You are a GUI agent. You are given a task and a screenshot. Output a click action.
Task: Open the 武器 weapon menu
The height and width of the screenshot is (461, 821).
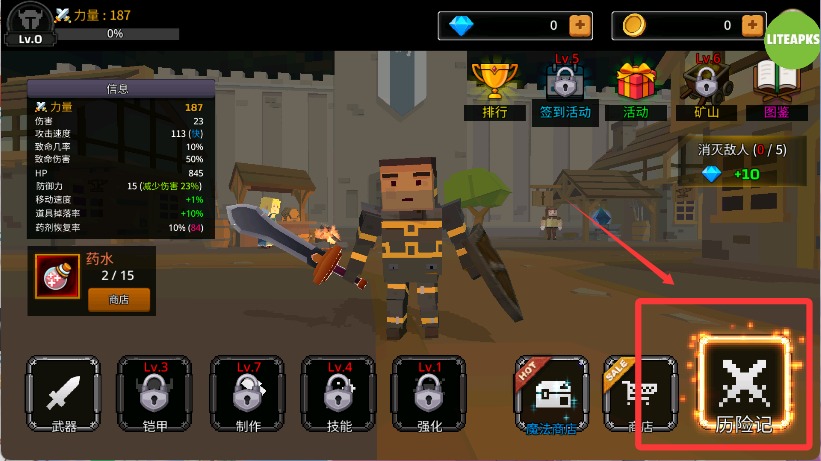[x=63, y=394]
